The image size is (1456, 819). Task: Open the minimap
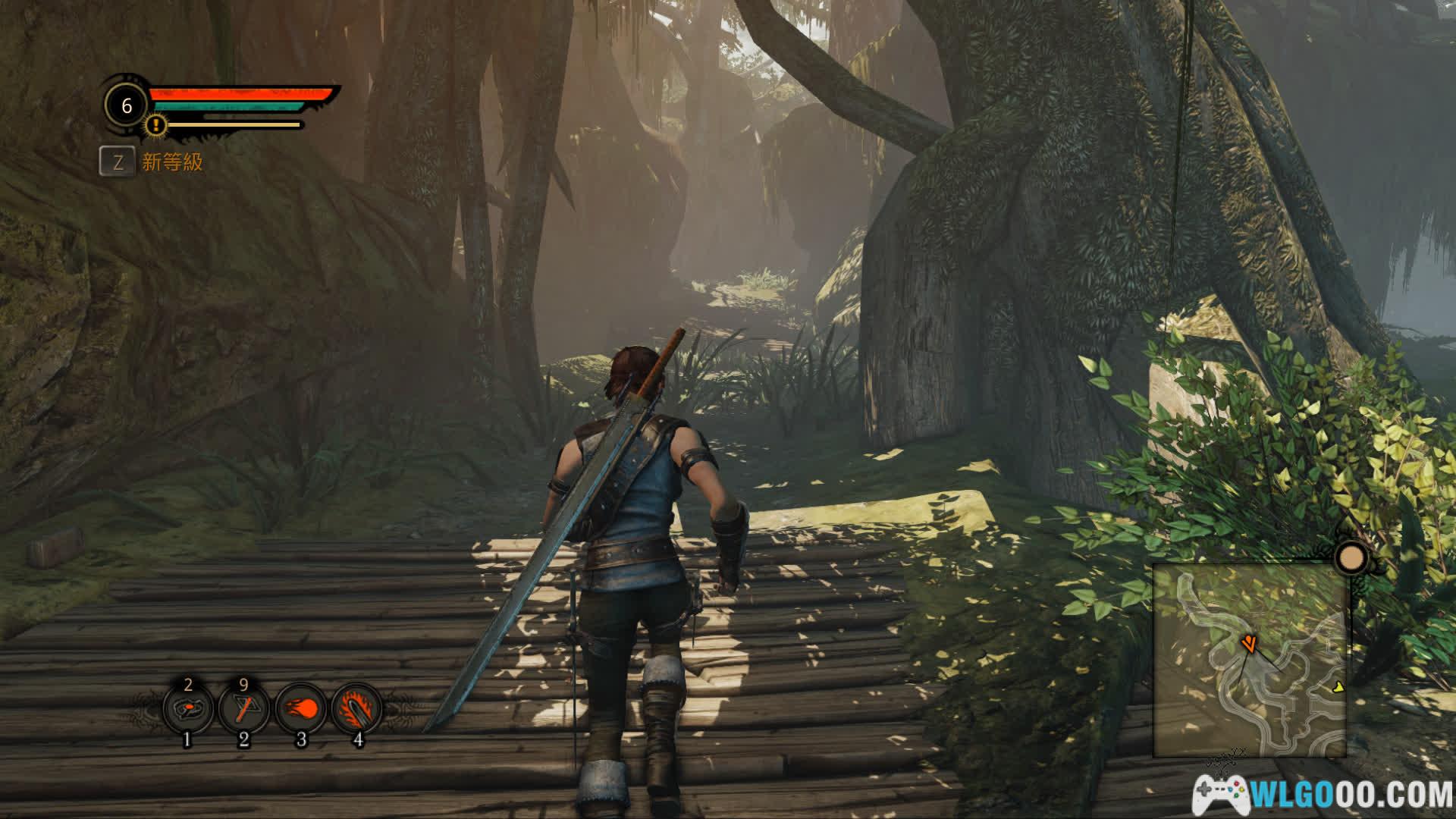[1249, 661]
